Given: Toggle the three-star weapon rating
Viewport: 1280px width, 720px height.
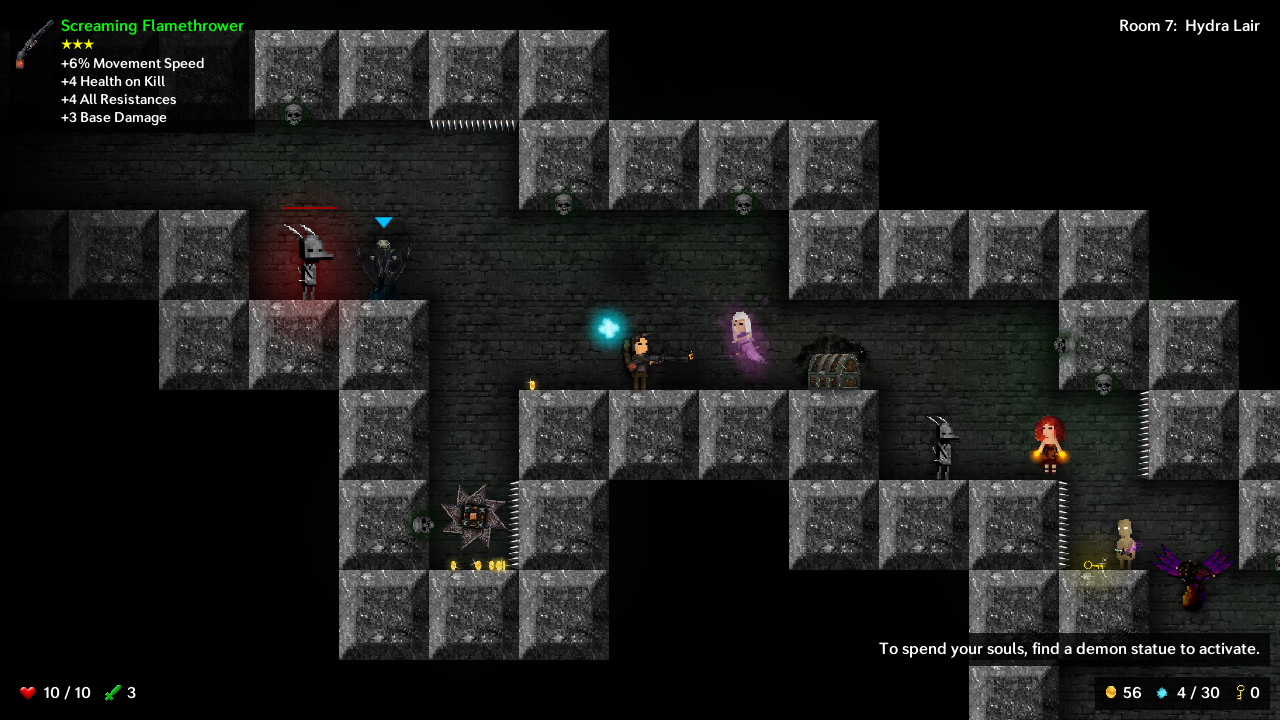Looking at the screenshot, I should click(75, 44).
